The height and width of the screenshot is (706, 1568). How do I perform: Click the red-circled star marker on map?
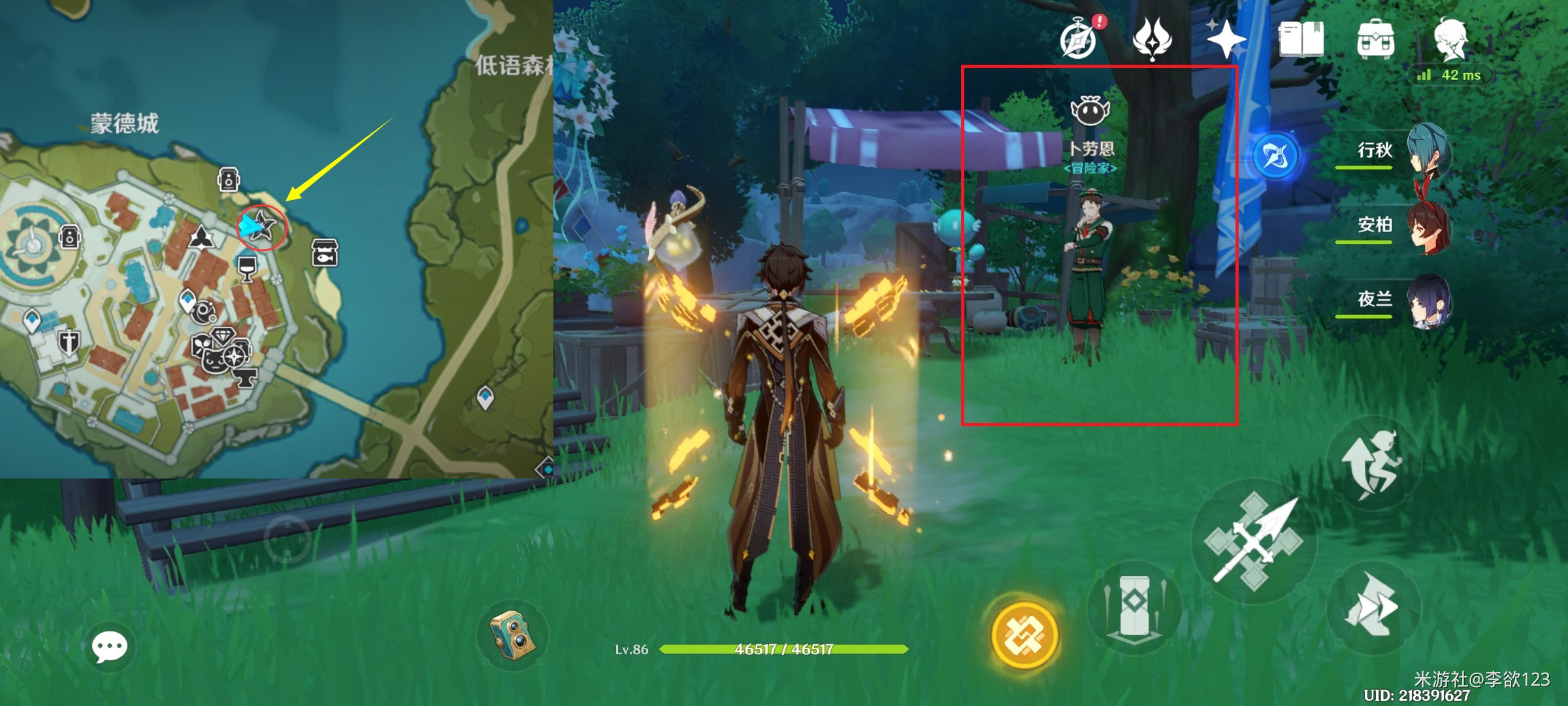click(x=262, y=226)
